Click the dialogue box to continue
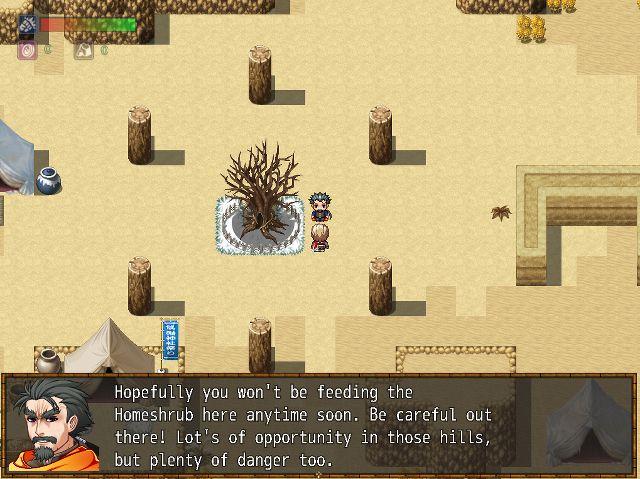 point(320,425)
